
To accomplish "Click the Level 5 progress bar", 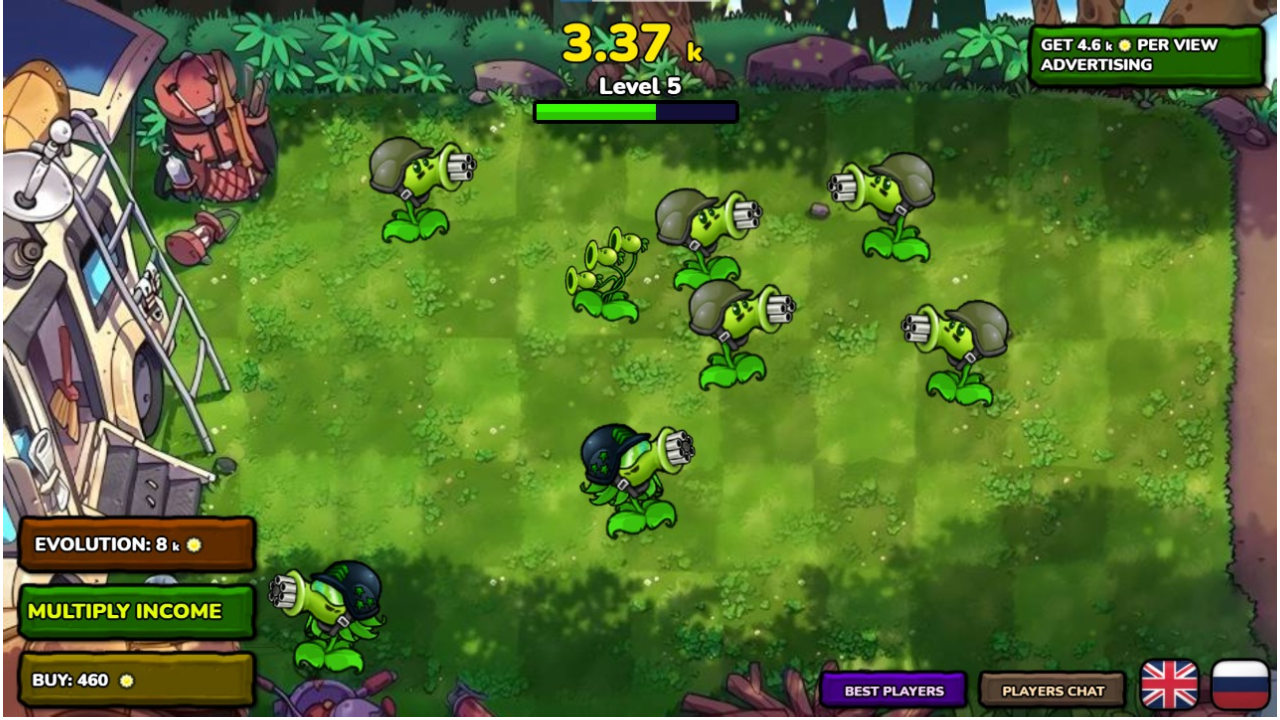I will pyautogui.click(x=637, y=112).
